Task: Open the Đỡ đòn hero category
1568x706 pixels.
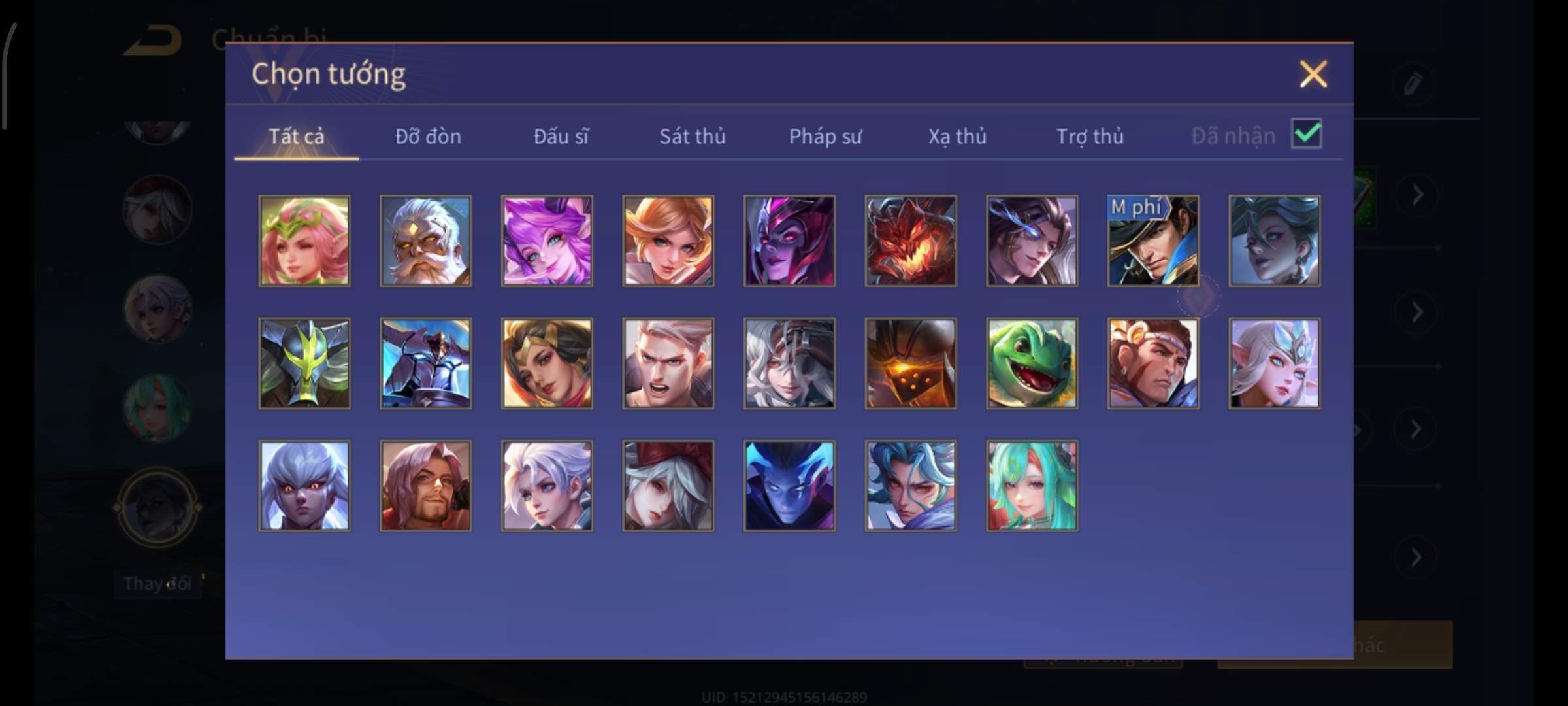Action: tap(428, 136)
